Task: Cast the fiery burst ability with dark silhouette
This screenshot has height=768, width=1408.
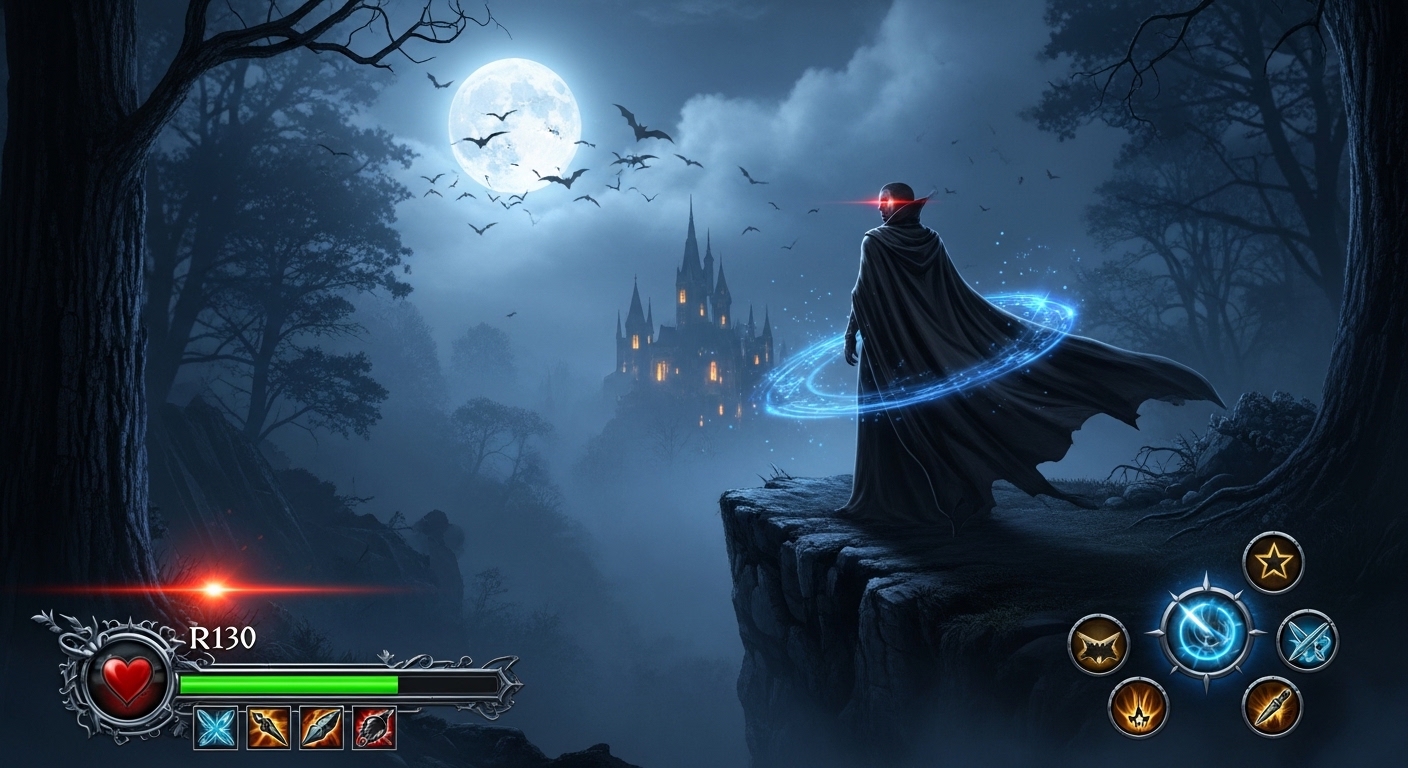Action: (x=1138, y=707)
